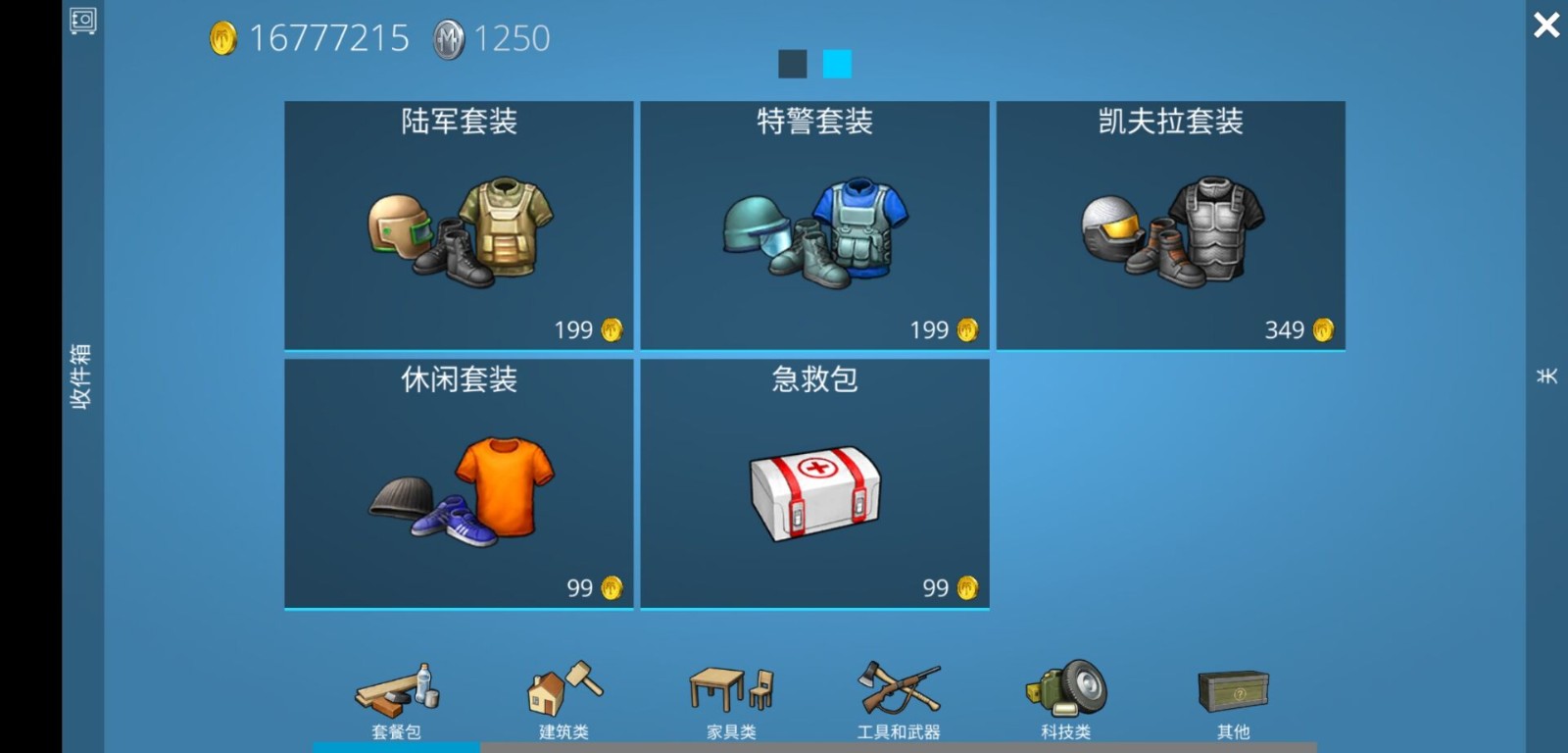Click the kevlar armor set thumbnail image
The image size is (1568, 753).
coord(1172,230)
